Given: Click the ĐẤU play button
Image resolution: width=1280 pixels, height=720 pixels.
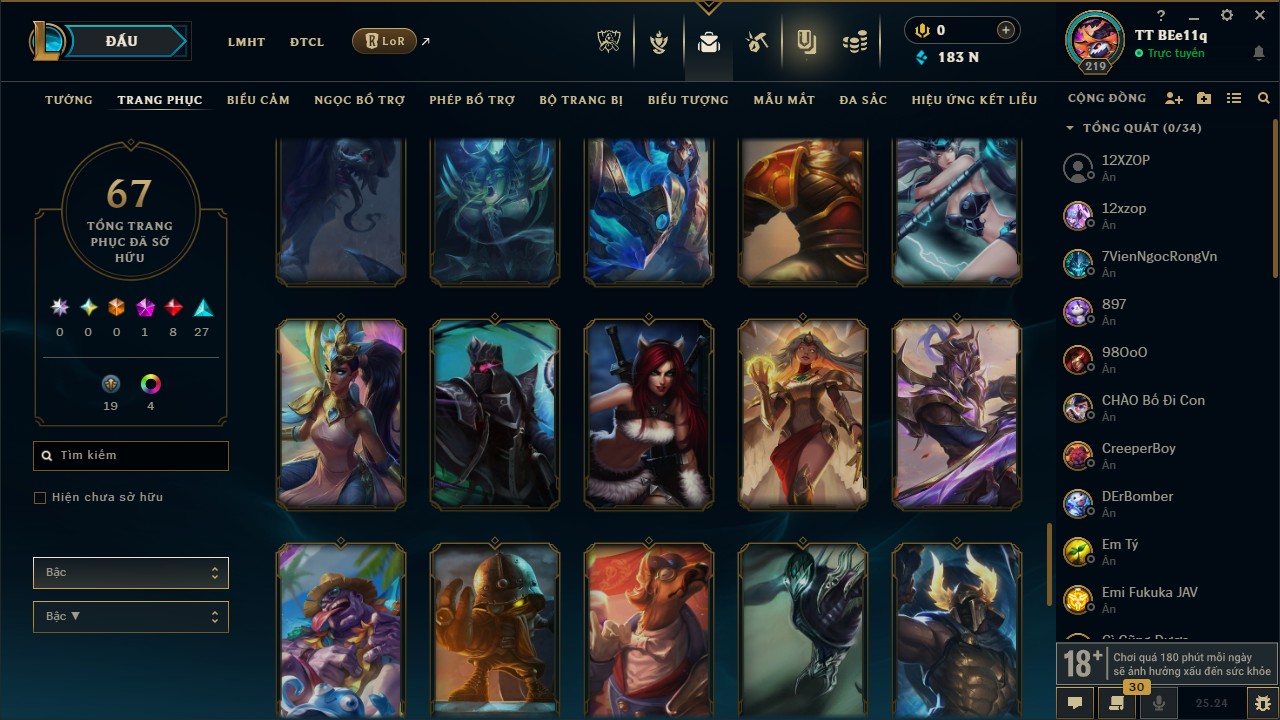Looking at the screenshot, I should coord(121,41).
